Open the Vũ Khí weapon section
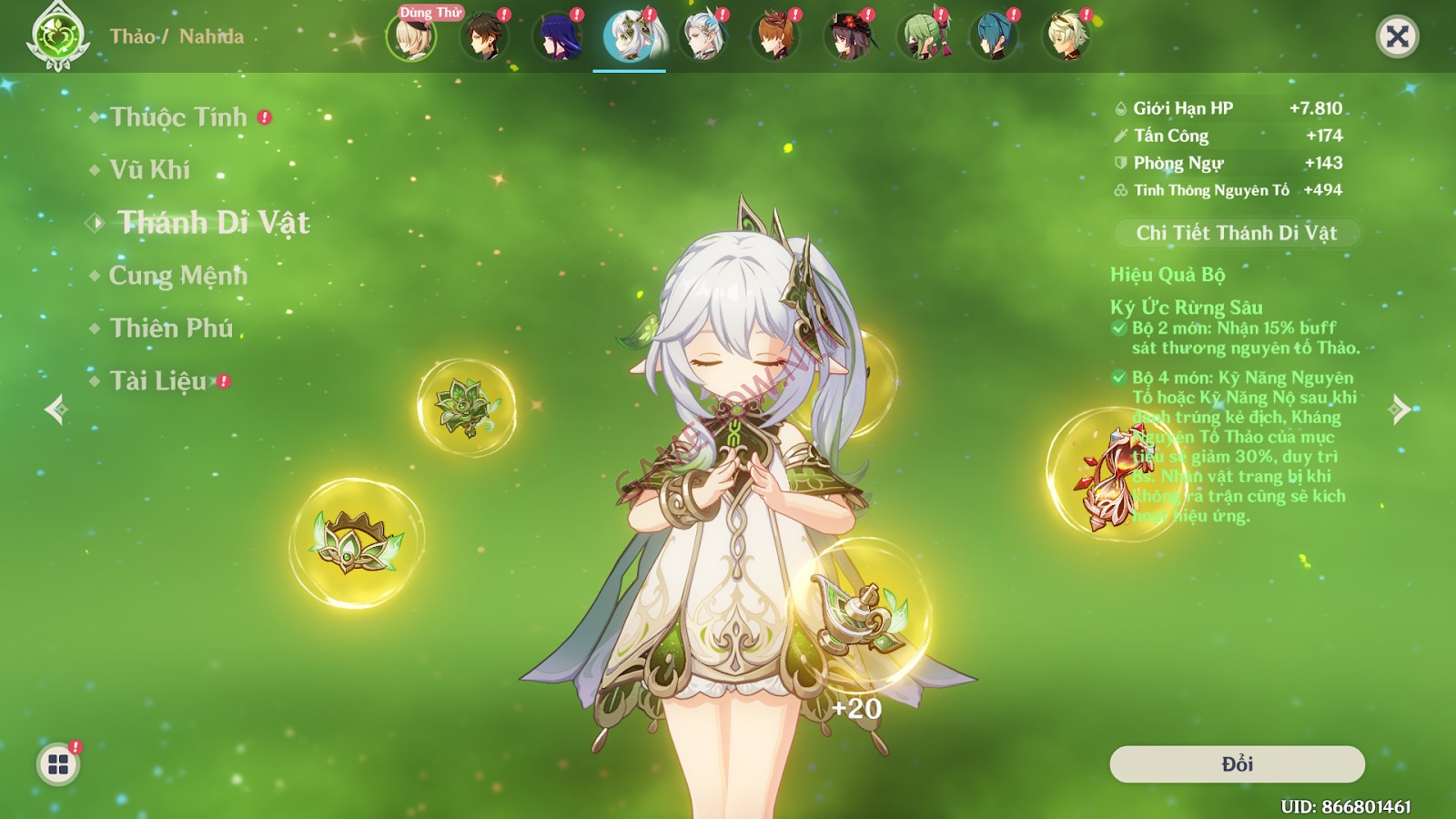This screenshot has height=819, width=1456. 150,170
